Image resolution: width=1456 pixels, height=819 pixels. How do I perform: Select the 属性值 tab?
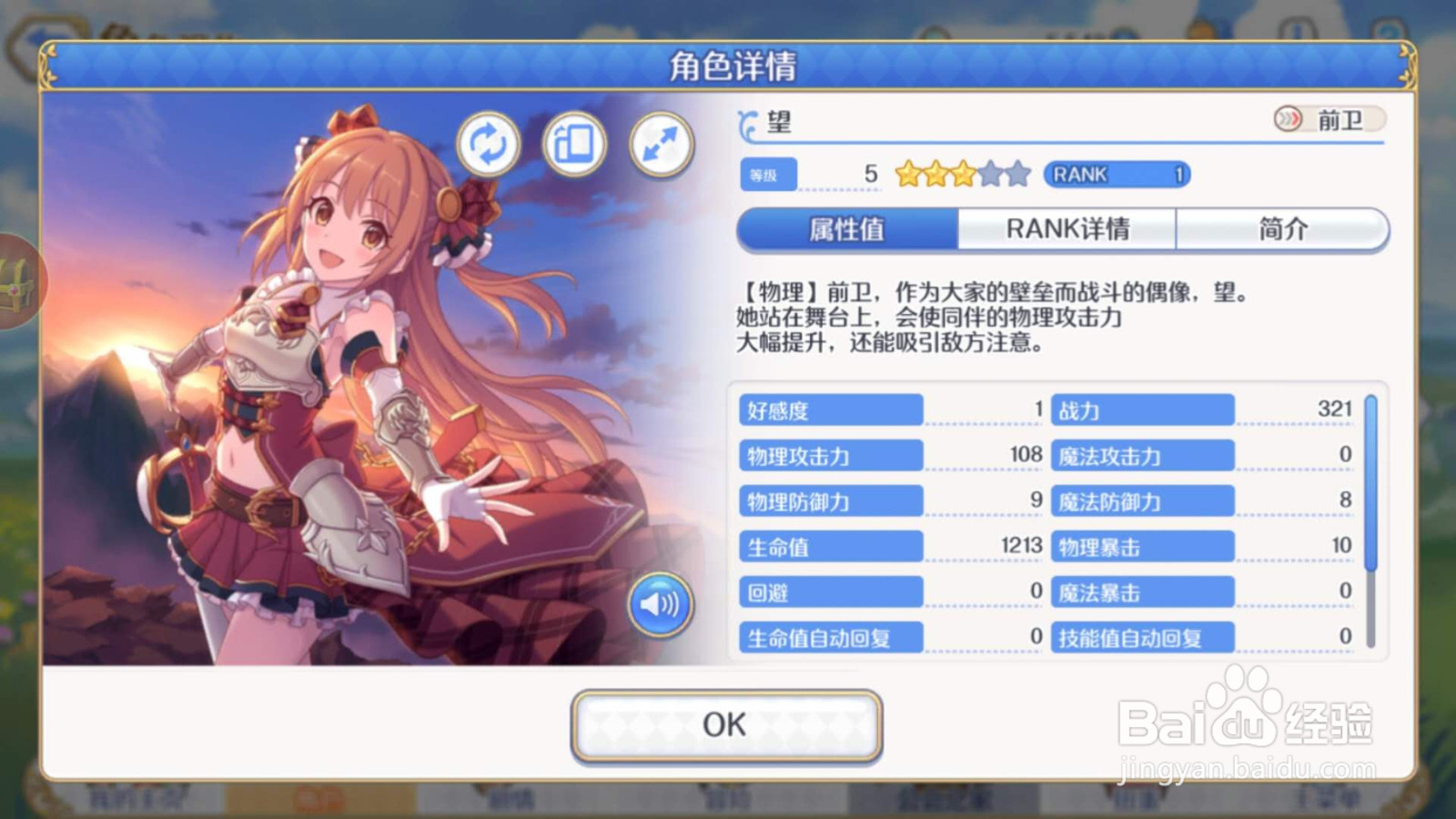click(x=849, y=229)
